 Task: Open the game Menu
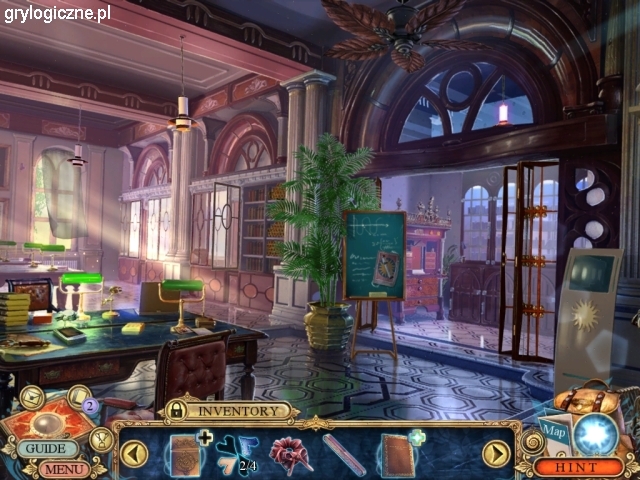tap(62, 468)
